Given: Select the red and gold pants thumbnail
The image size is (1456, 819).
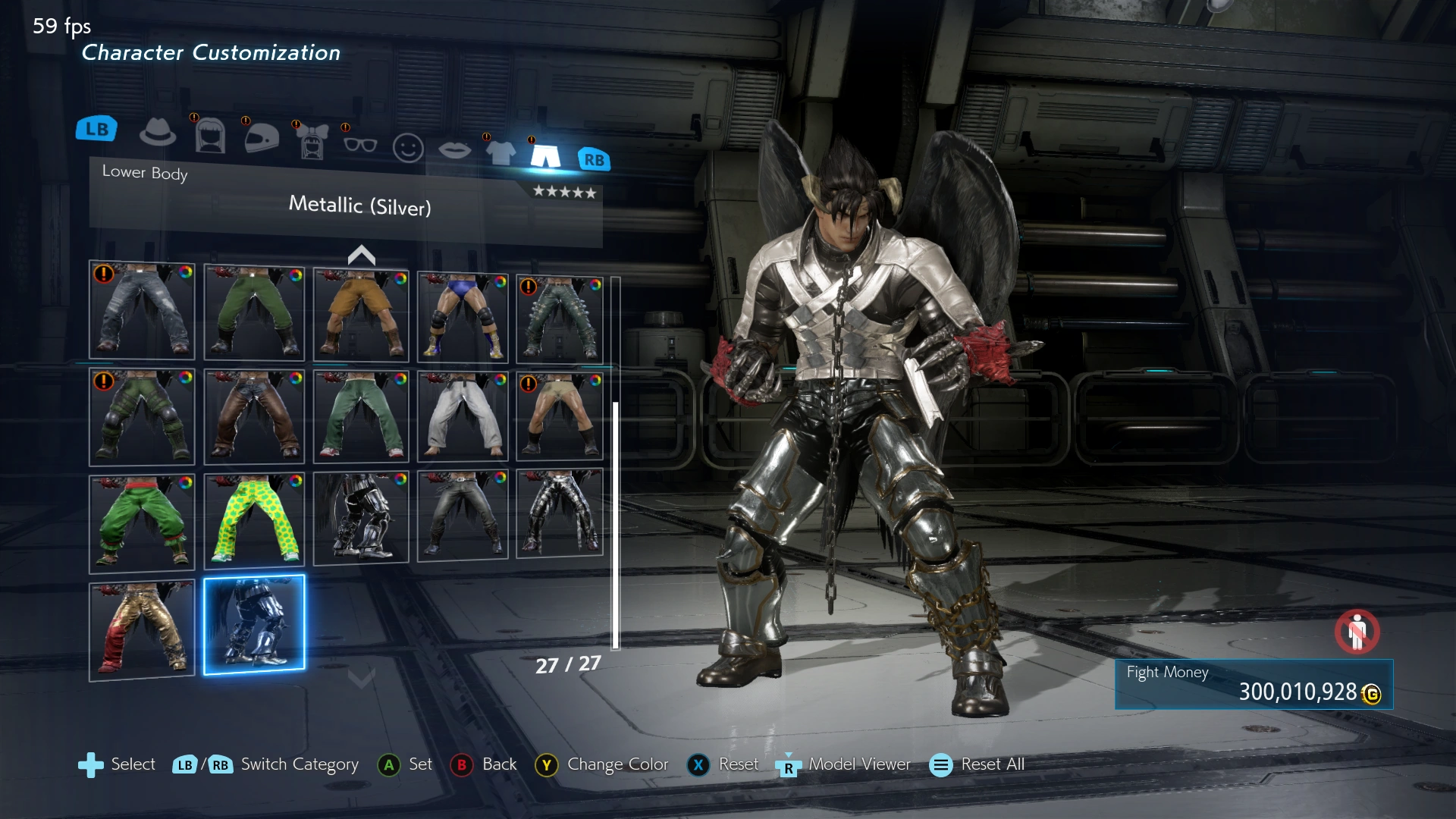Looking at the screenshot, I should click(x=142, y=629).
